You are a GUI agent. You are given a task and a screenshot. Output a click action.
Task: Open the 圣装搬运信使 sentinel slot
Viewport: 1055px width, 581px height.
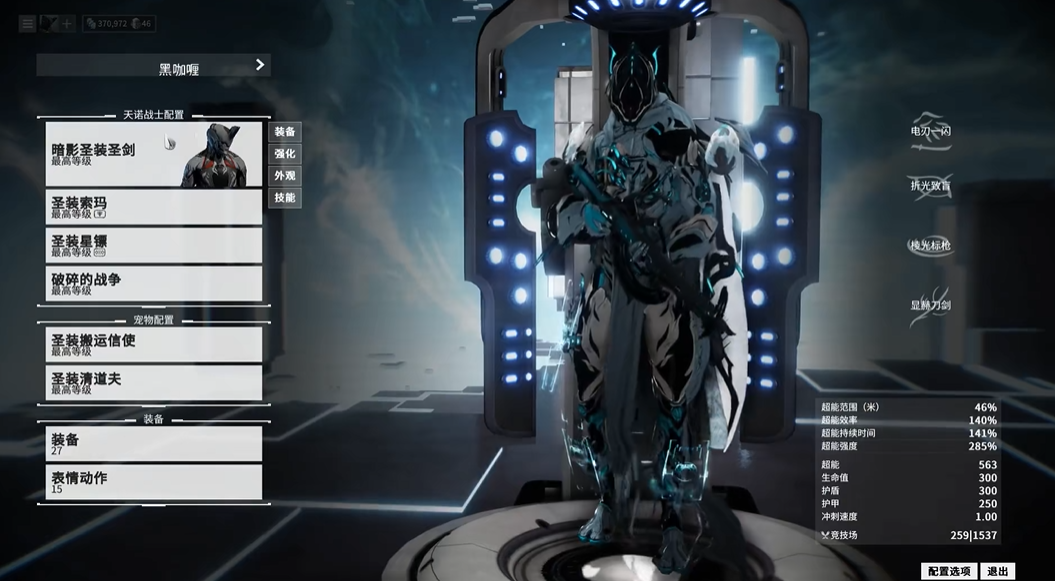(x=153, y=344)
